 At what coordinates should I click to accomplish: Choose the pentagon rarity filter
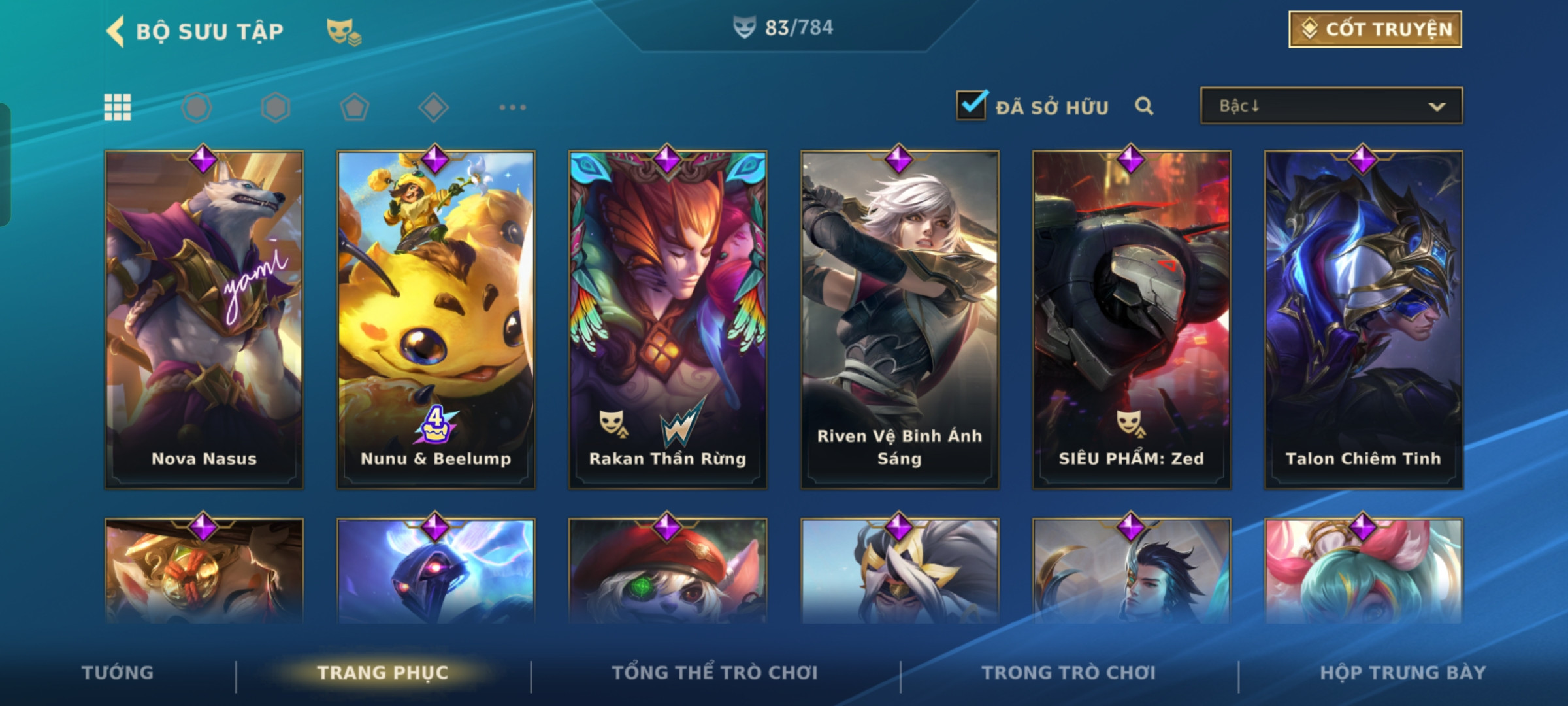tap(355, 107)
